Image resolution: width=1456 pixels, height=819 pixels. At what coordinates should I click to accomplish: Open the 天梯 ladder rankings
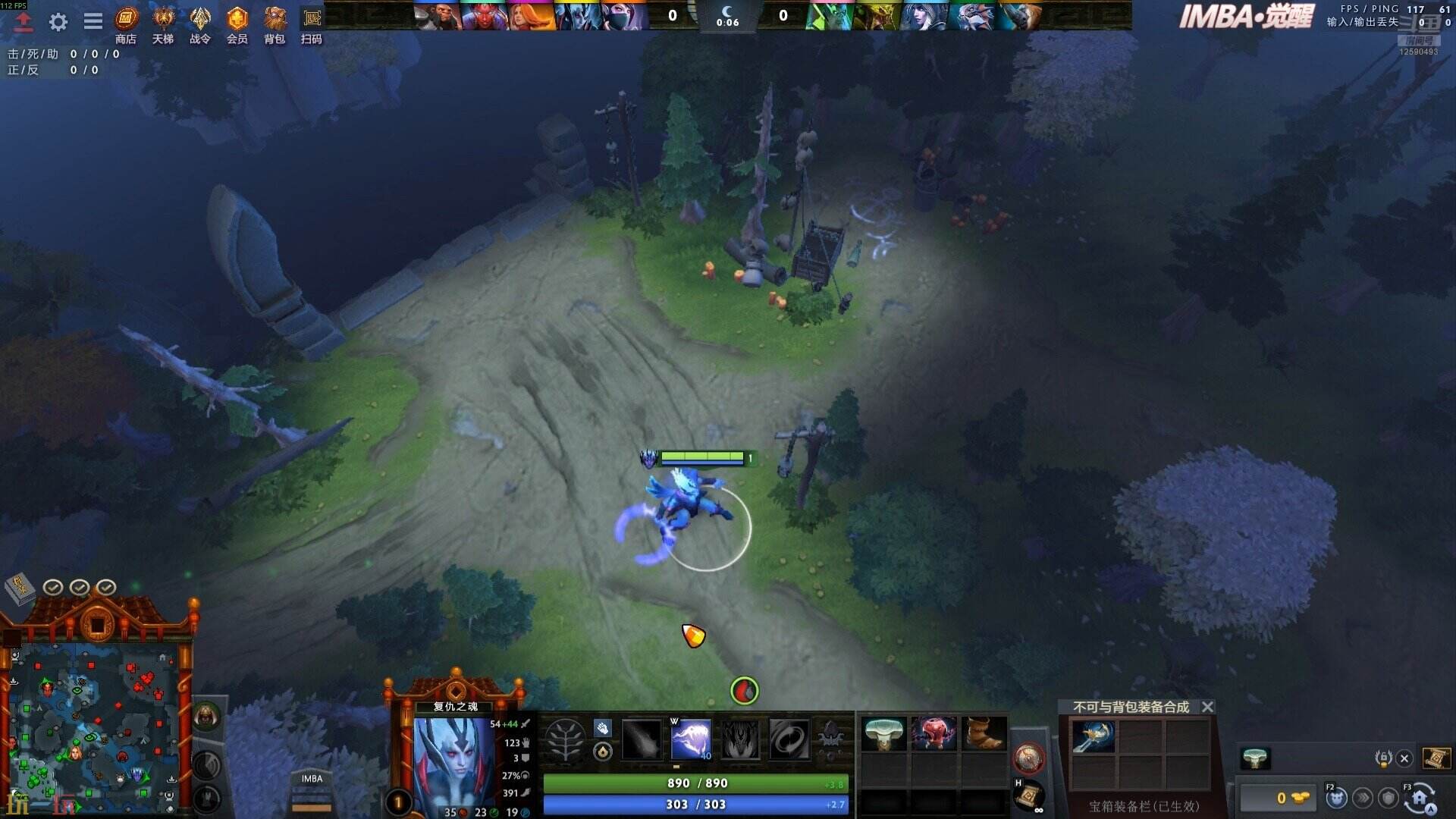tap(162, 23)
